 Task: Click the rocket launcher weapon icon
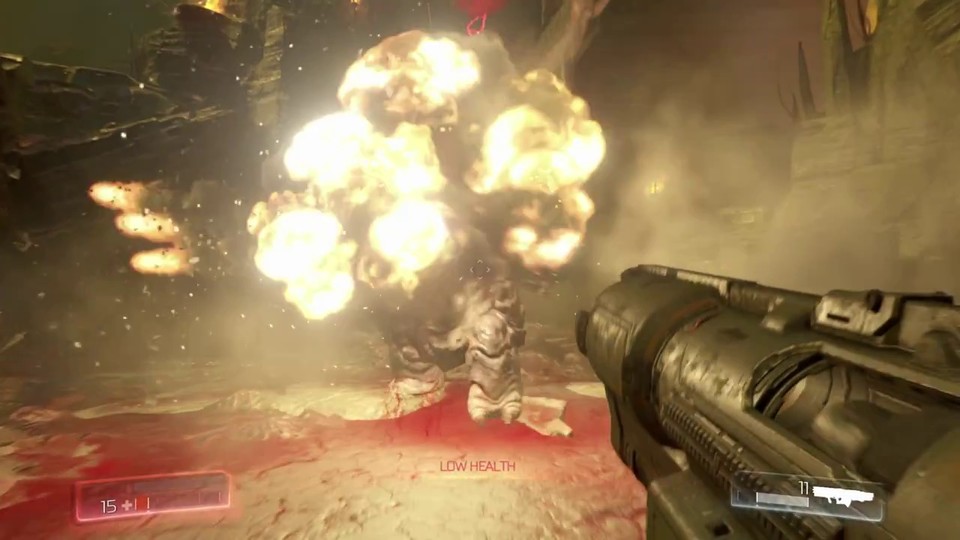pos(843,494)
